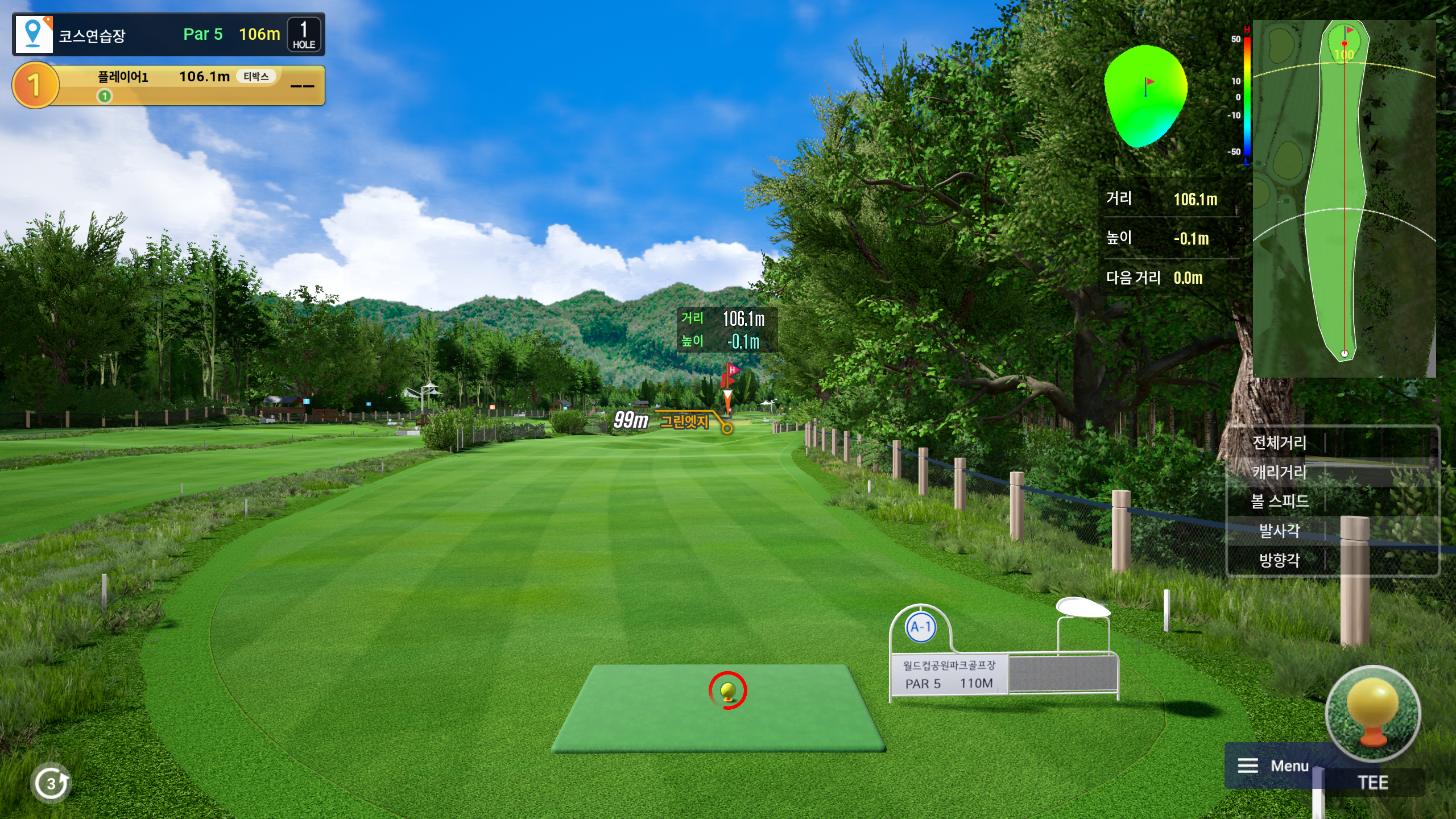
Task: Open the course overview minimap
Action: pyautogui.click(x=1344, y=198)
